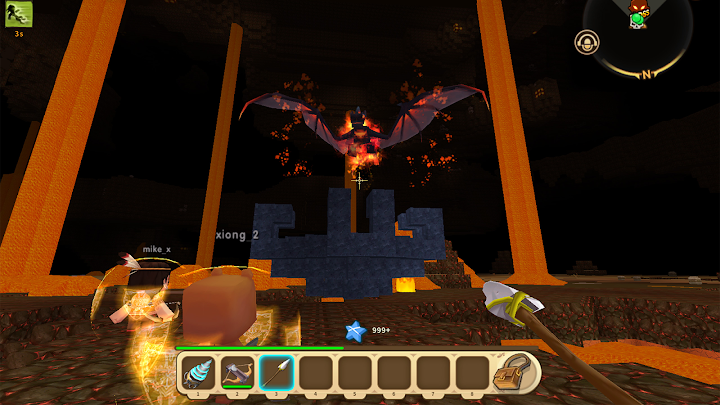The height and width of the screenshot is (405, 720).
Task: Click the boss marker on the minimap
Action: [637, 12]
